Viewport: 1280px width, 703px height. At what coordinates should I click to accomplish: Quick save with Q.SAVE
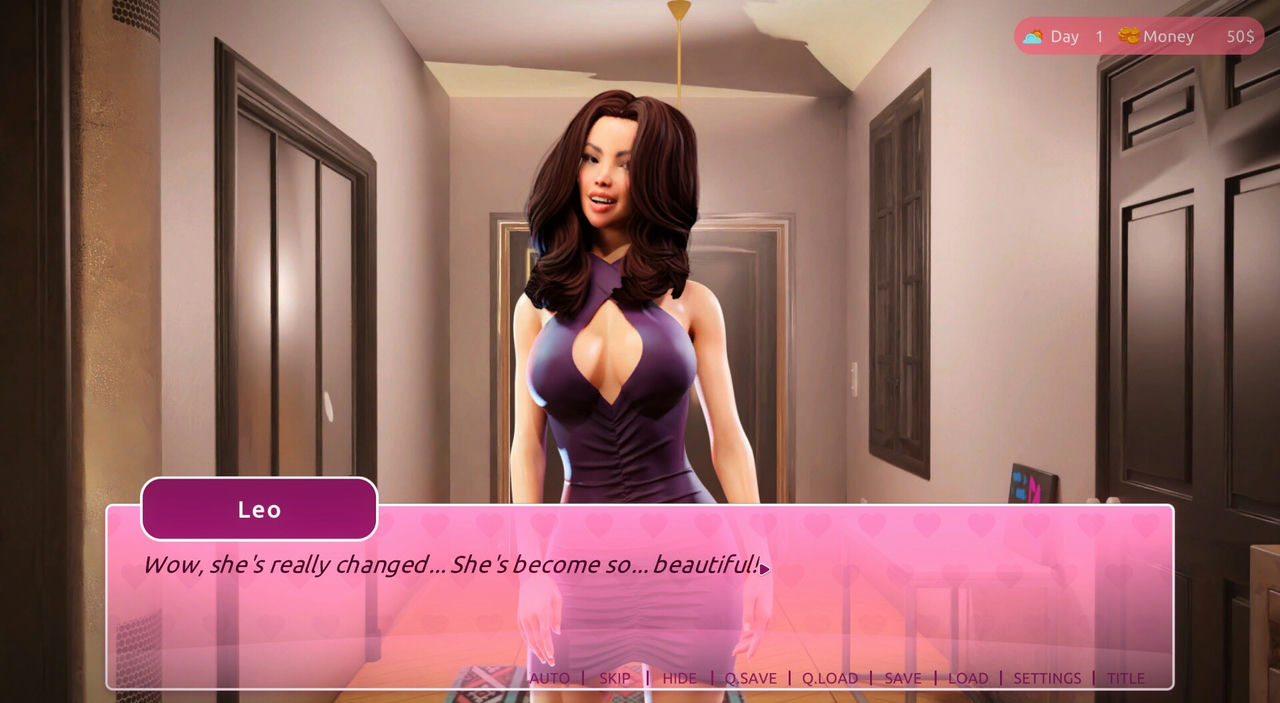coord(750,678)
